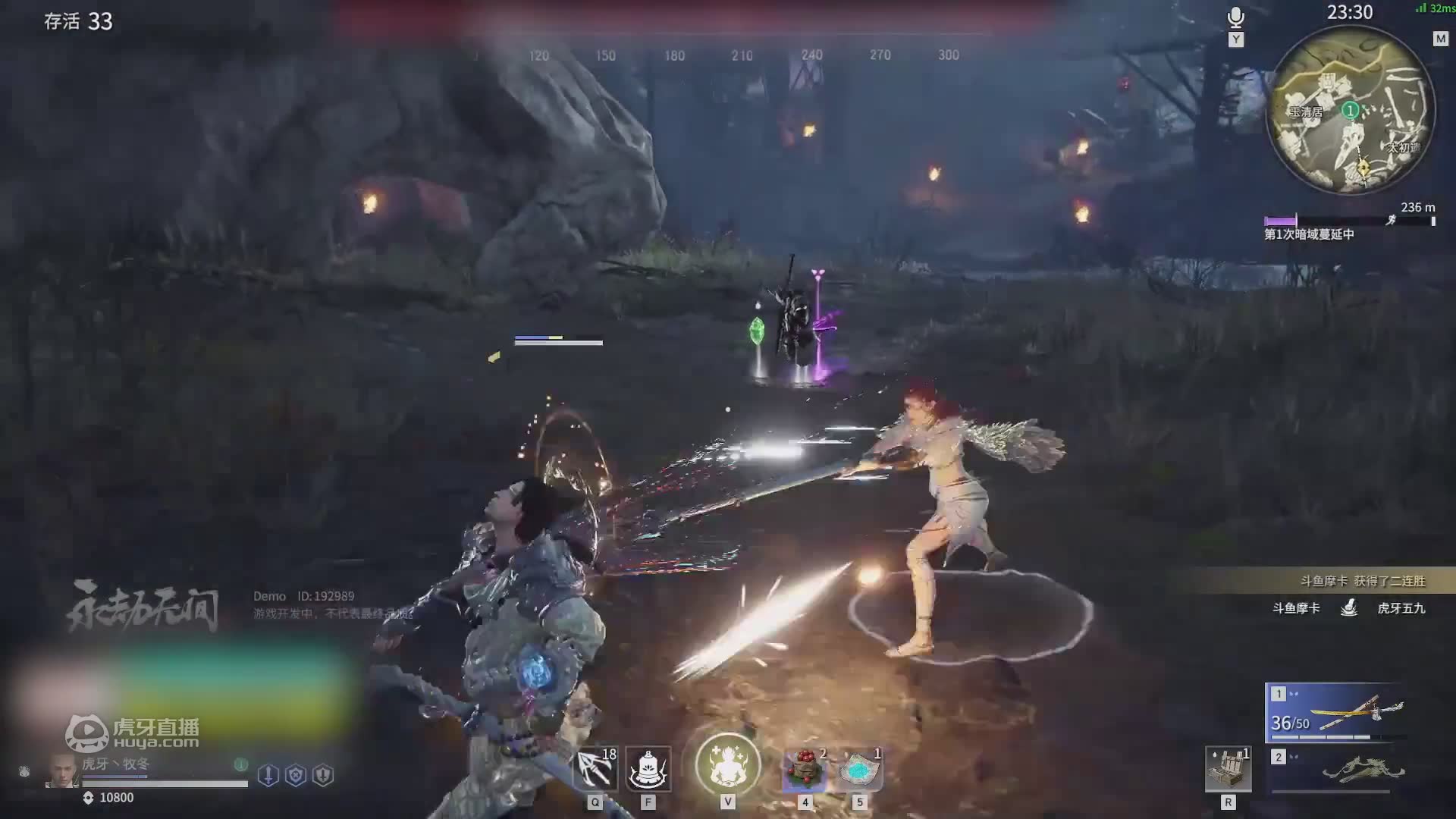
Task: Activate the bell skill
Action: pos(648,769)
